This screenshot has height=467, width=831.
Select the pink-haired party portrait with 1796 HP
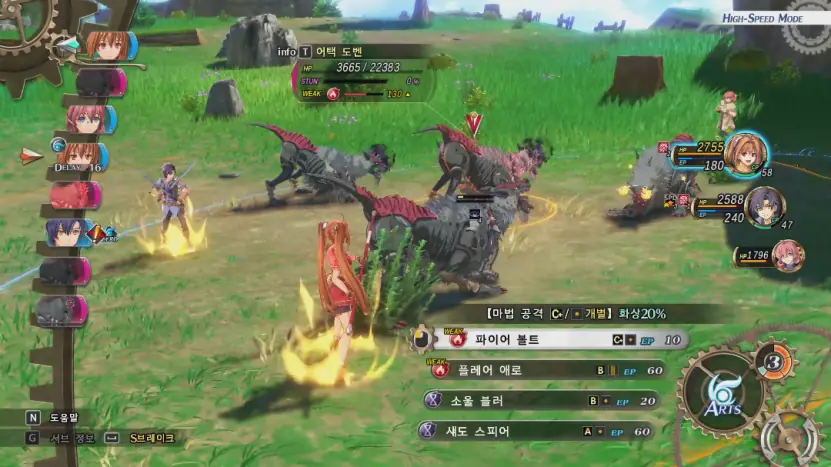[787, 254]
